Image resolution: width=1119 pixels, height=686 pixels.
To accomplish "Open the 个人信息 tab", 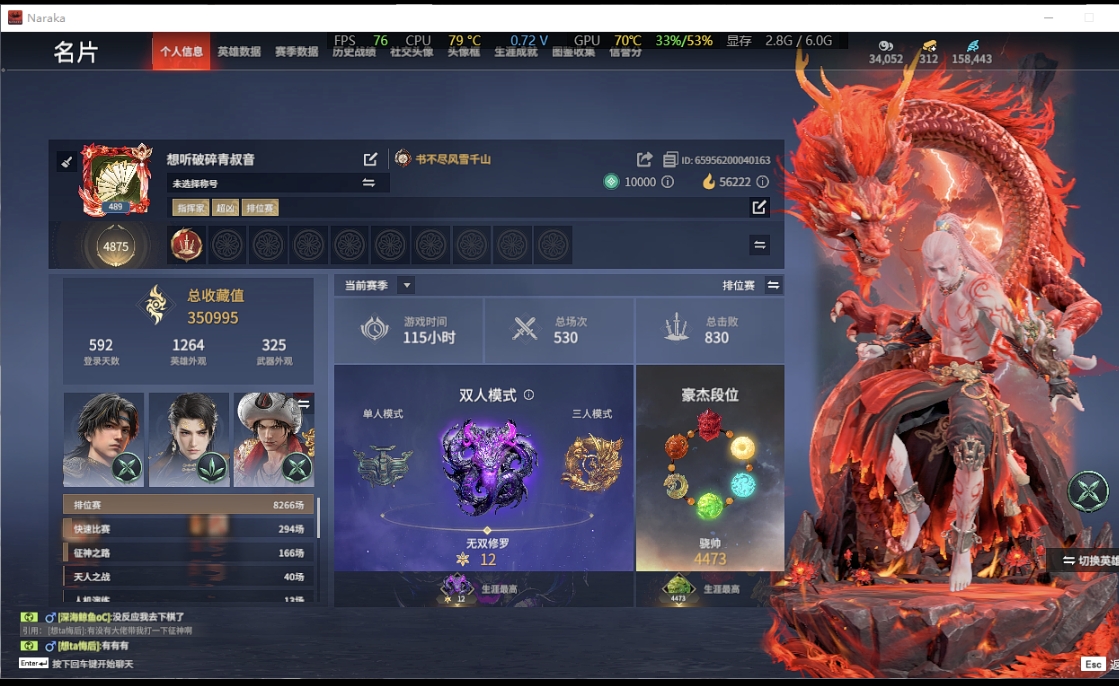I will (181, 52).
